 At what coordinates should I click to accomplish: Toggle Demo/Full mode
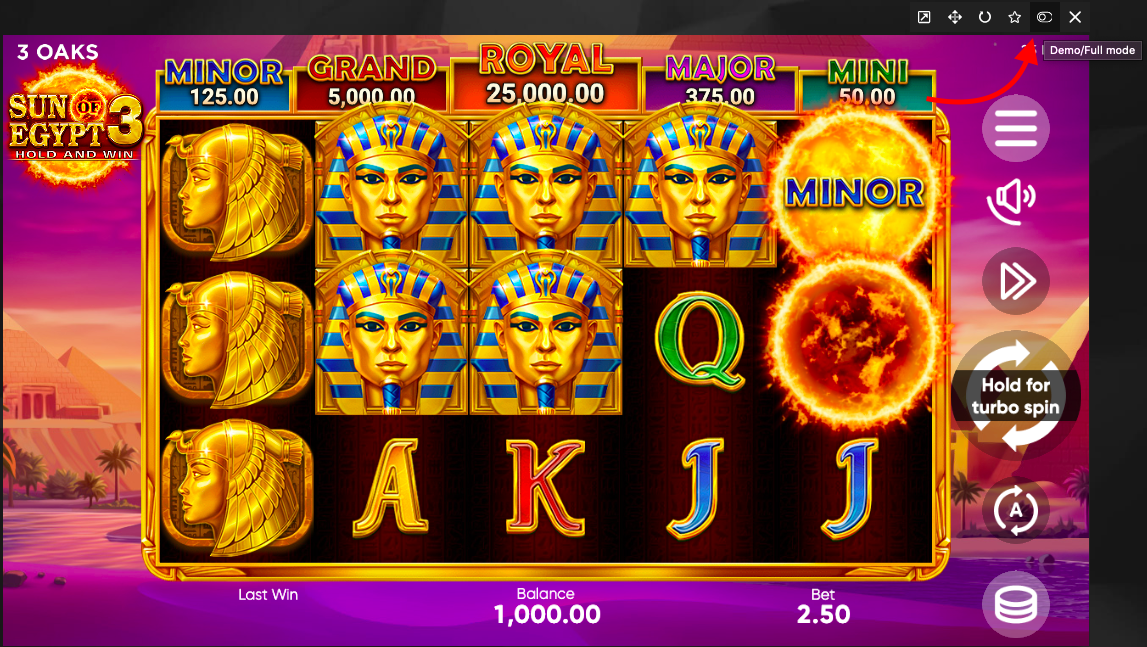point(1044,17)
